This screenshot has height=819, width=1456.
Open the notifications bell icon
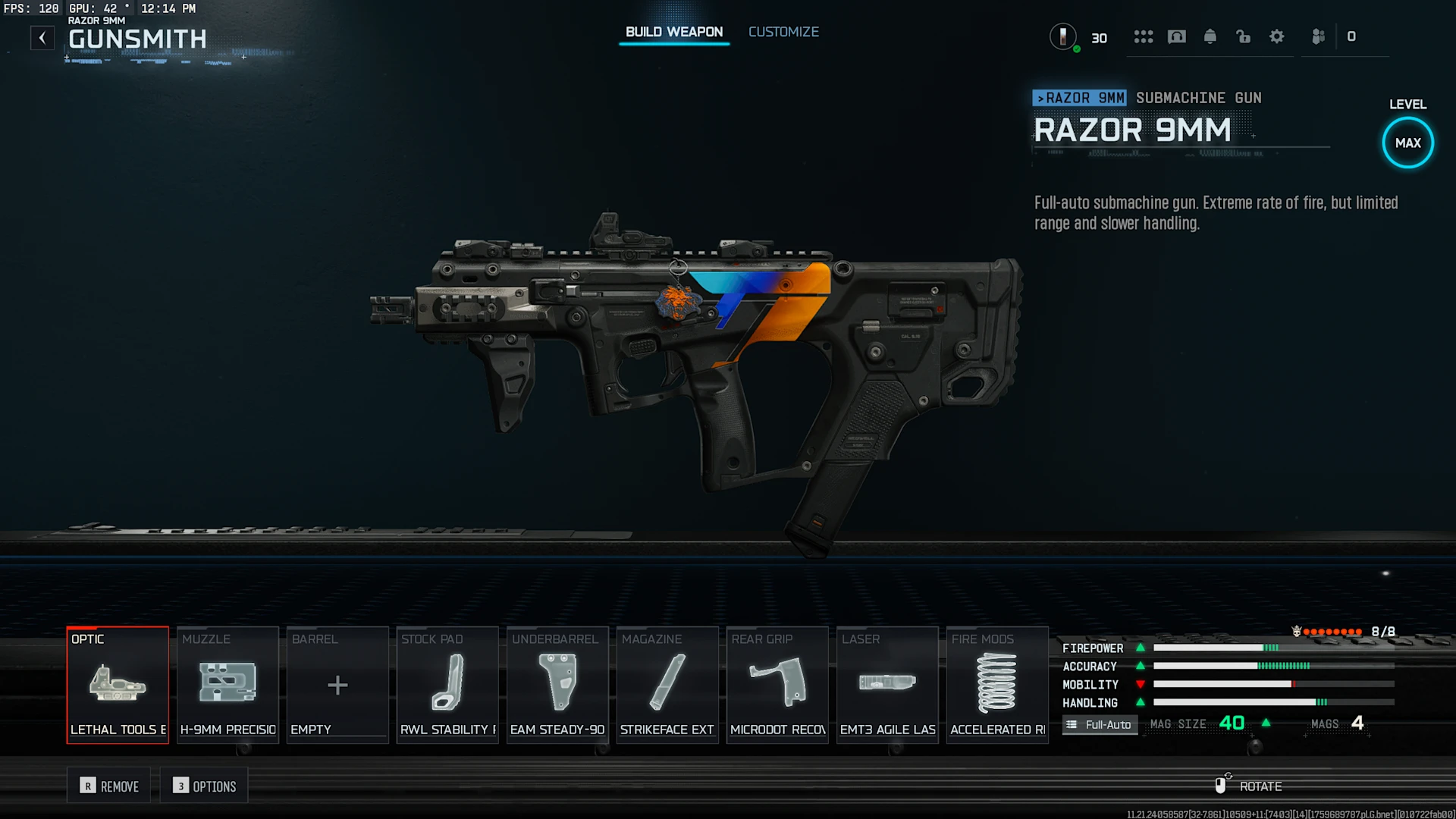point(1210,36)
